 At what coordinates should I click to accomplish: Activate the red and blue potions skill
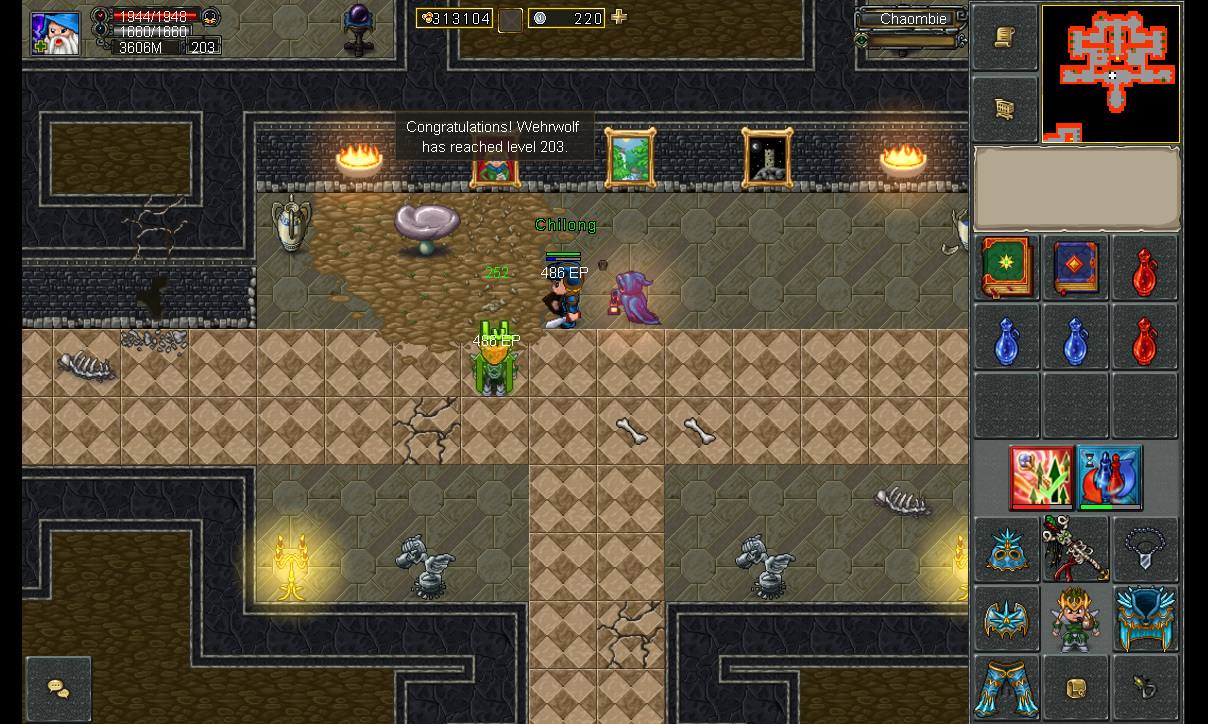pos(1110,477)
